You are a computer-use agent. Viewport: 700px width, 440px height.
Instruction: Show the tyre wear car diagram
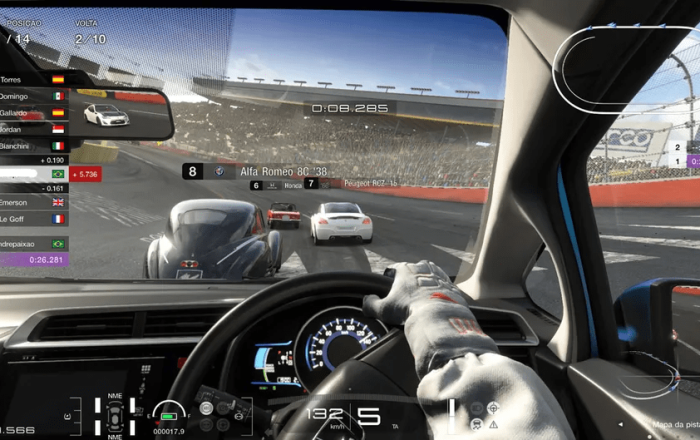coord(114,417)
